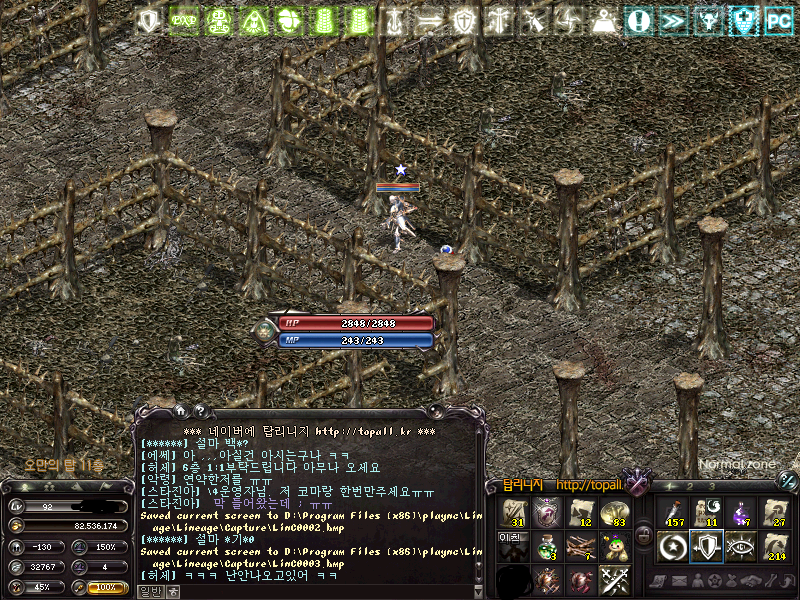The width and height of the screenshot is (800, 600).
Task: Select the gold coin item showing 83
Action: point(613,513)
